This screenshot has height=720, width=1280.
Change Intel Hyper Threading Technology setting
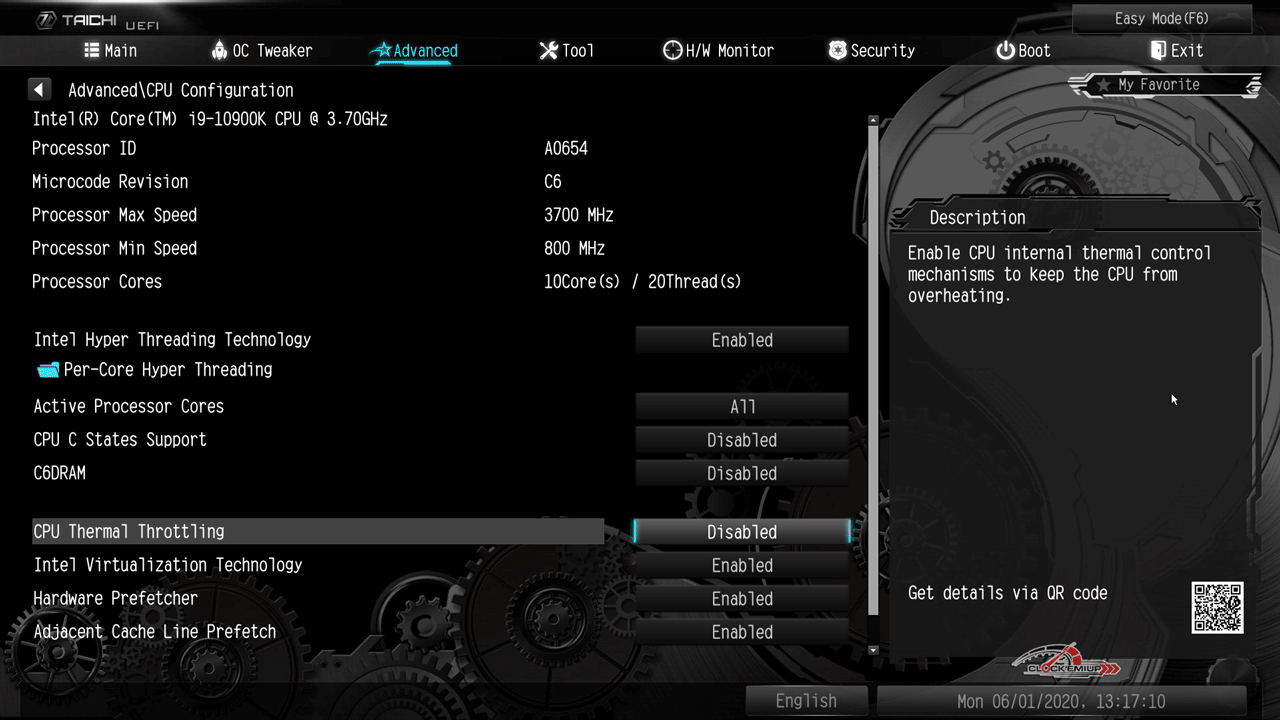point(742,341)
